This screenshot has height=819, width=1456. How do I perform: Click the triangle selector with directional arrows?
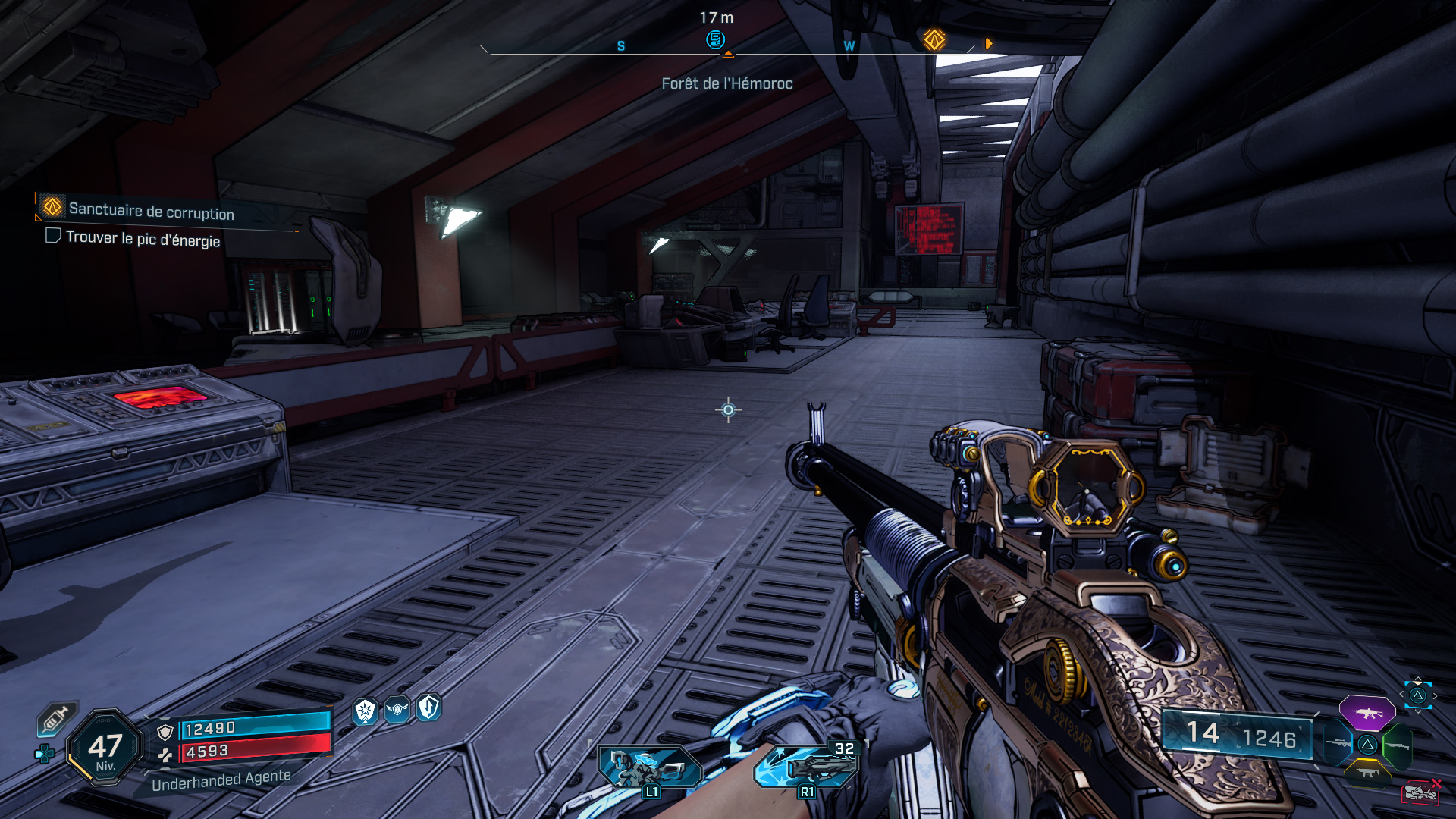[1417, 695]
